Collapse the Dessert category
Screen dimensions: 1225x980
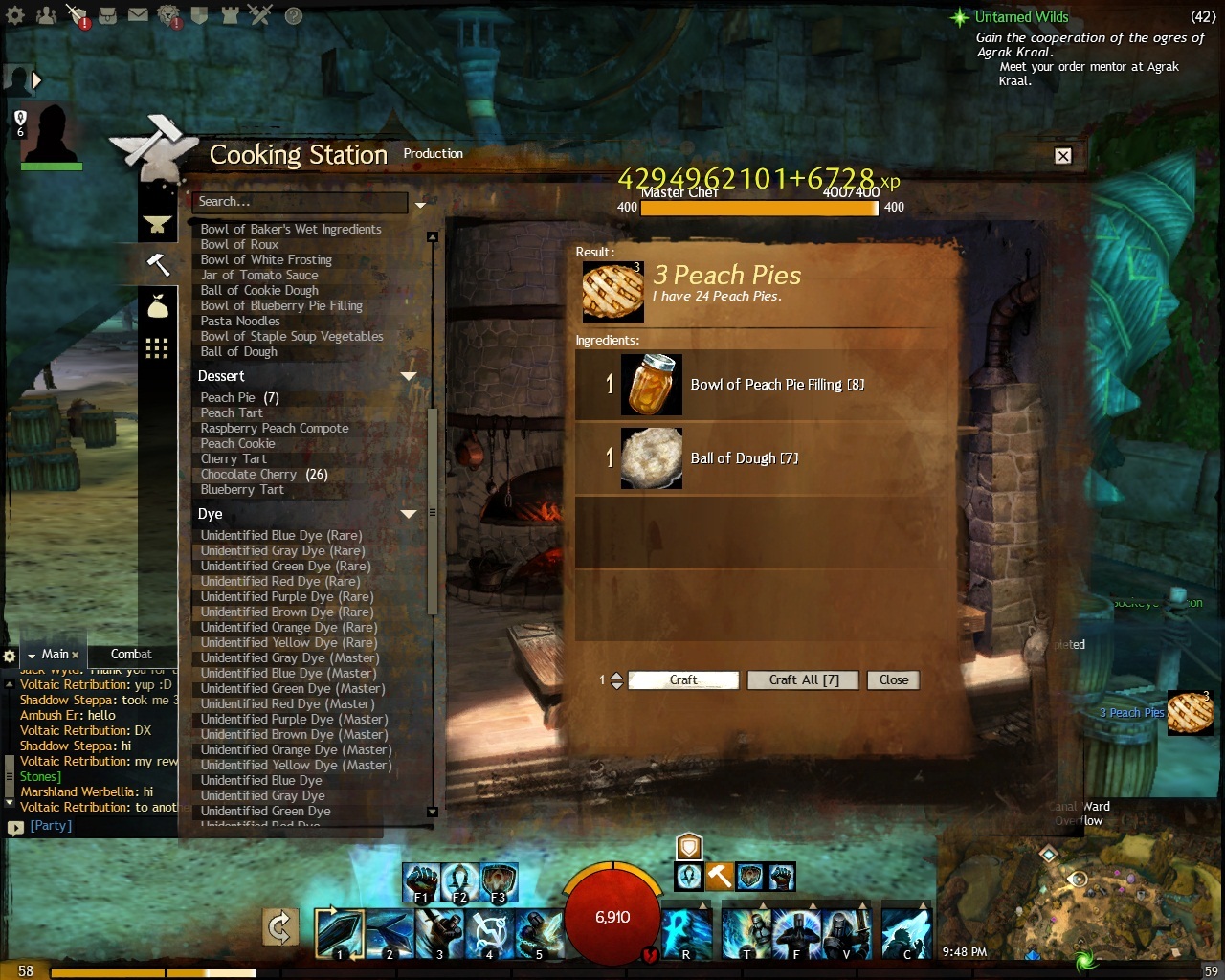(409, 376)
